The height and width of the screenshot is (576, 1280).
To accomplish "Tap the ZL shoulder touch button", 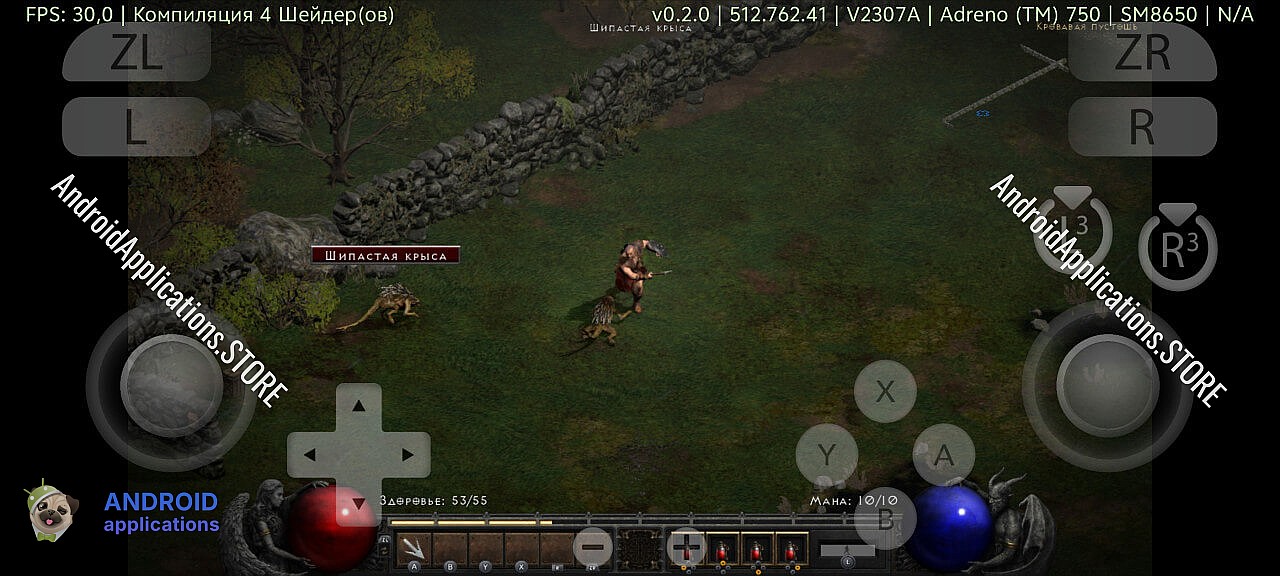I will tap(137, 52).
